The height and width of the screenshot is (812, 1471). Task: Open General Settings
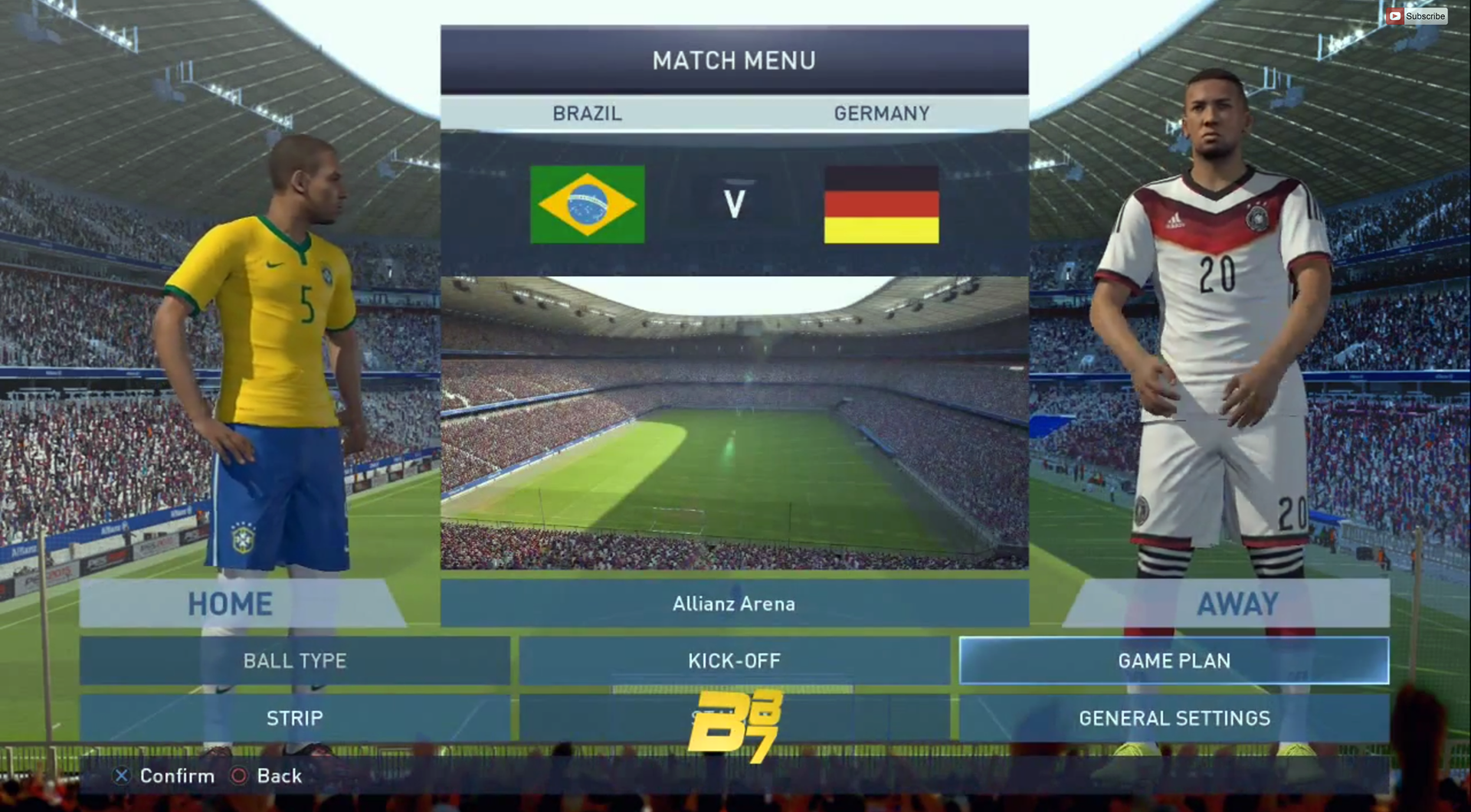1174,718
